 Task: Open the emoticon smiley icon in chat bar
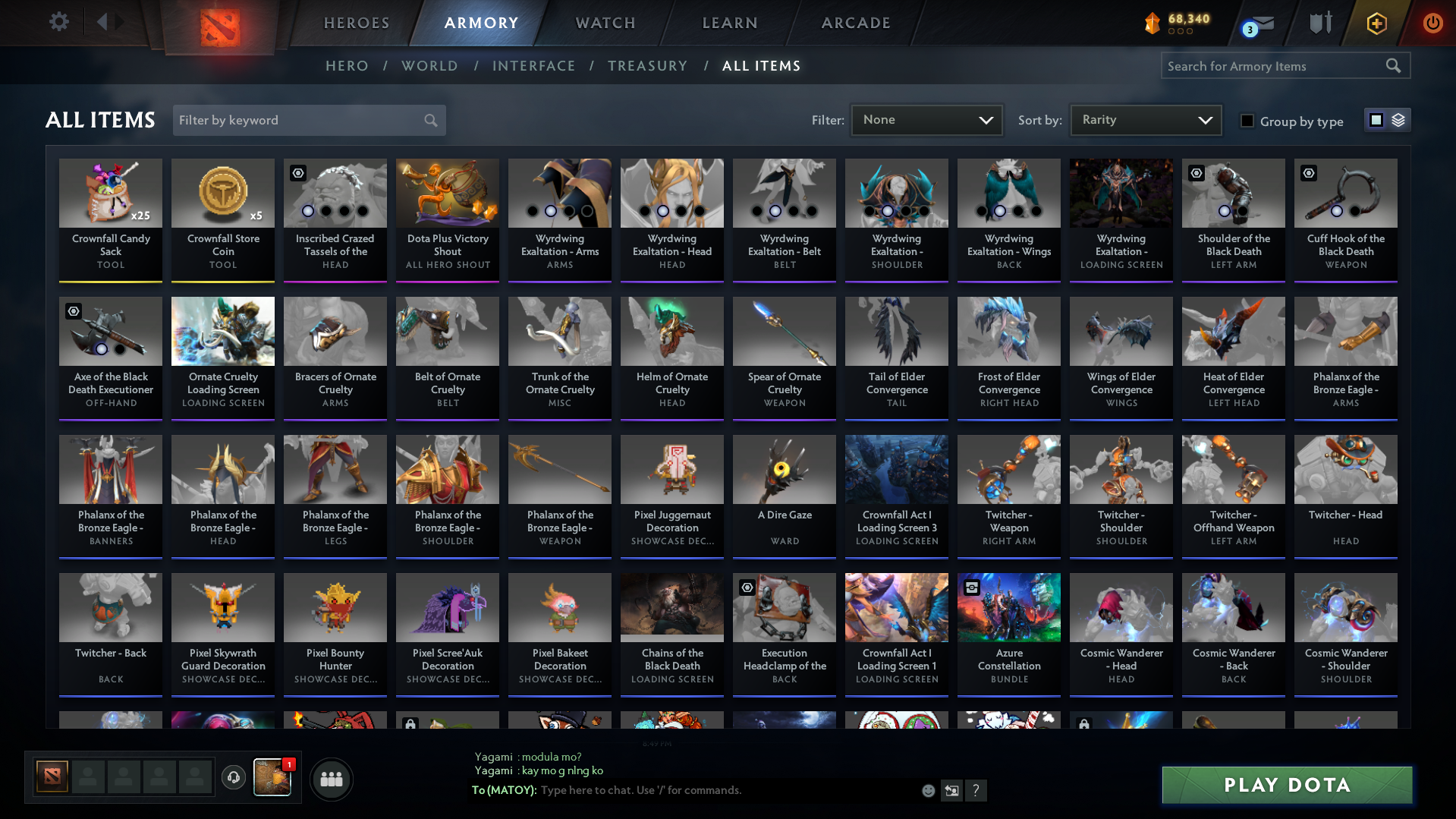coord(928,790)
